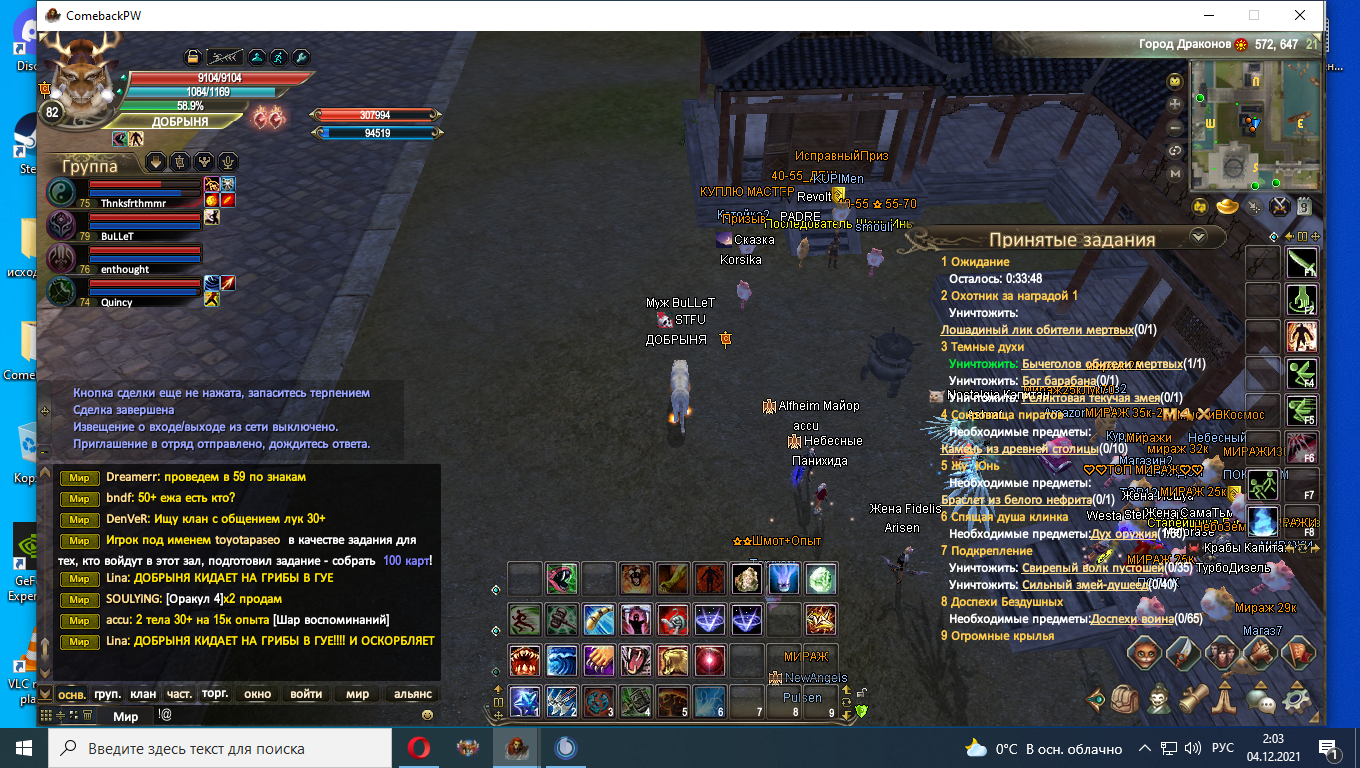This screenshot has height=768, width=1360.
Task: Toggle the down-arrow summon icon in the Группа panel
Action: click(x=155, y=162)
